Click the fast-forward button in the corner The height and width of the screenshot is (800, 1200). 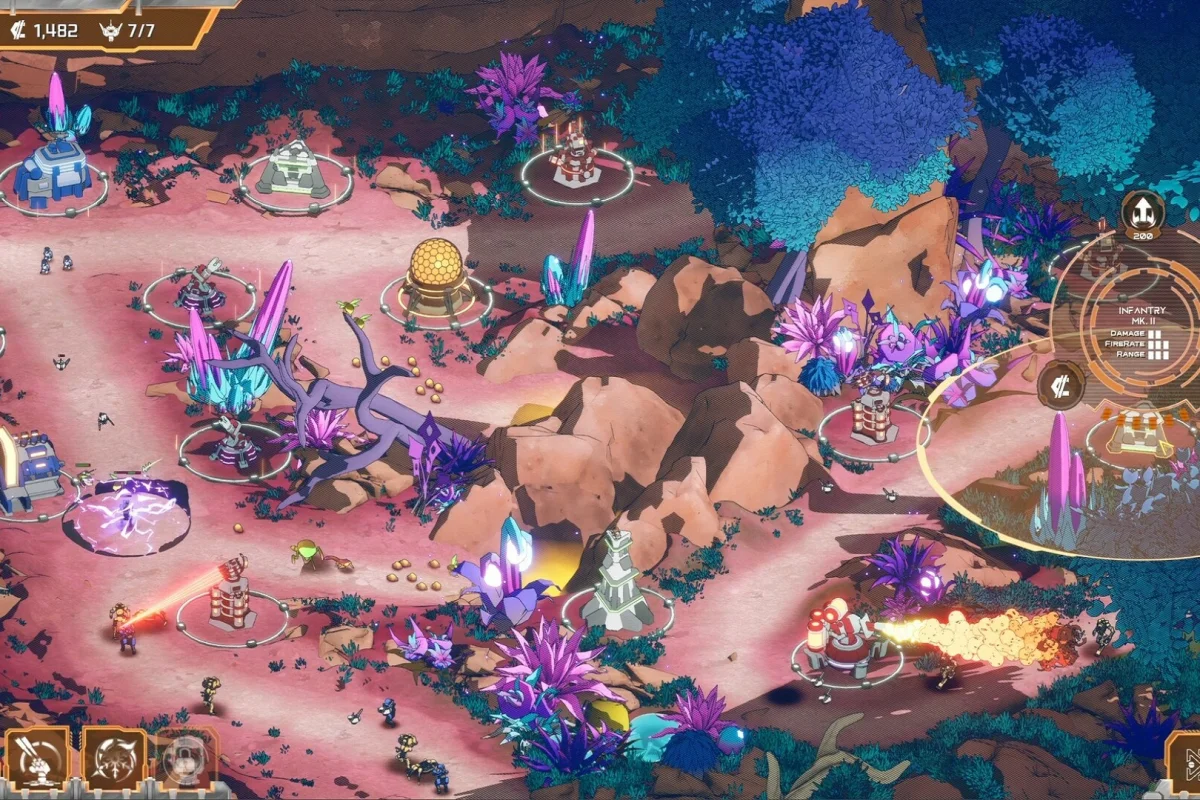pyautogui.click(x=1186, y=765)
